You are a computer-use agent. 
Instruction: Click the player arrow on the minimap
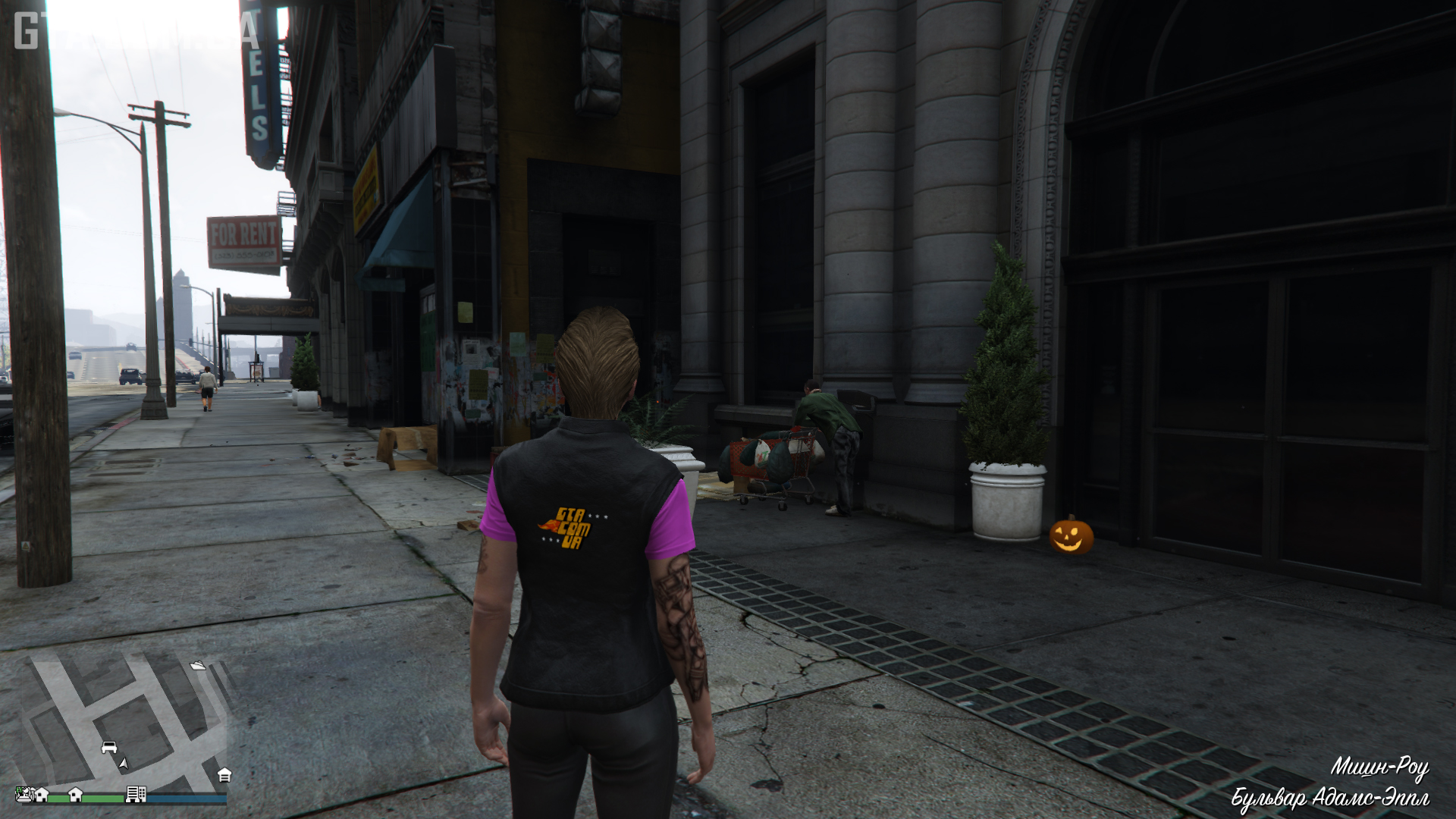124,763
